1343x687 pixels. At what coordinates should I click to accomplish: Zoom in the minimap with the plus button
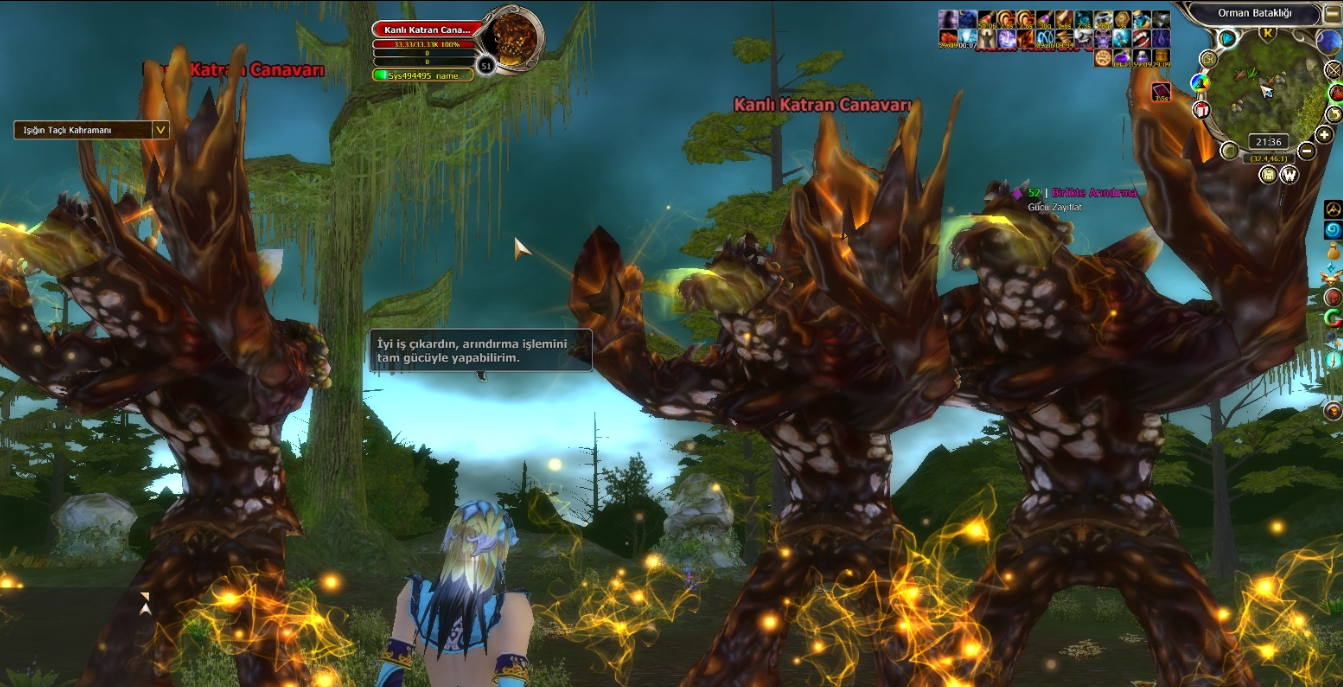click(x=1323, y=135)
